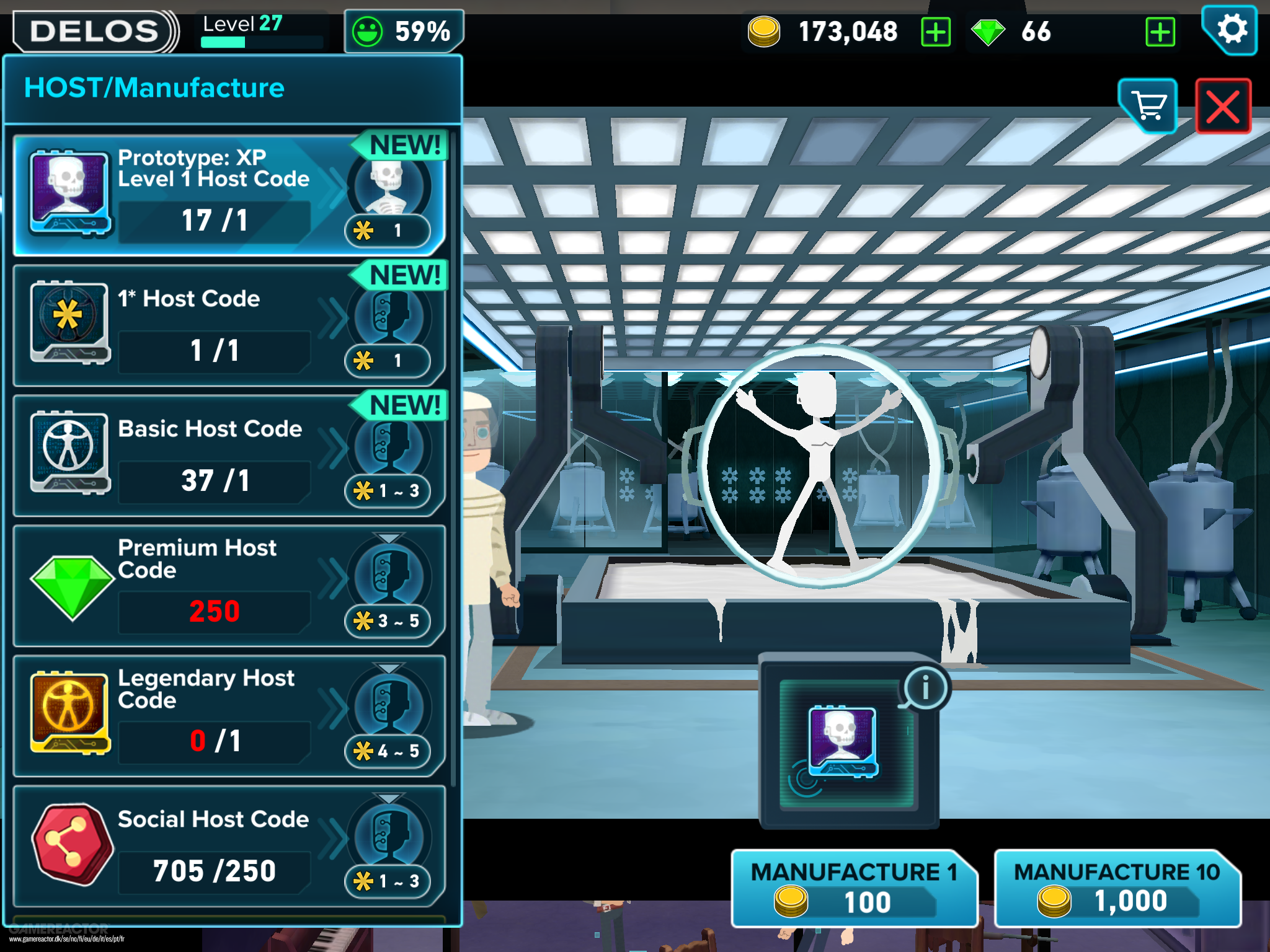Image resolution: width=1270 pixels, height=952 pixels.
Task: Open the shopping cart store
Action: tap(1148, 106)
